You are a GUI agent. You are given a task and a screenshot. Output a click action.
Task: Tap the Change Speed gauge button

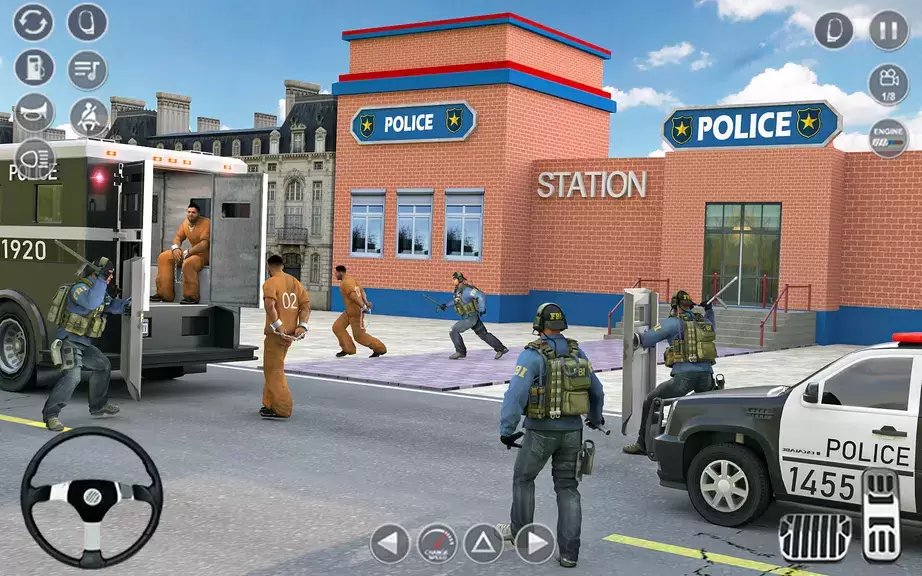(437, 543)
